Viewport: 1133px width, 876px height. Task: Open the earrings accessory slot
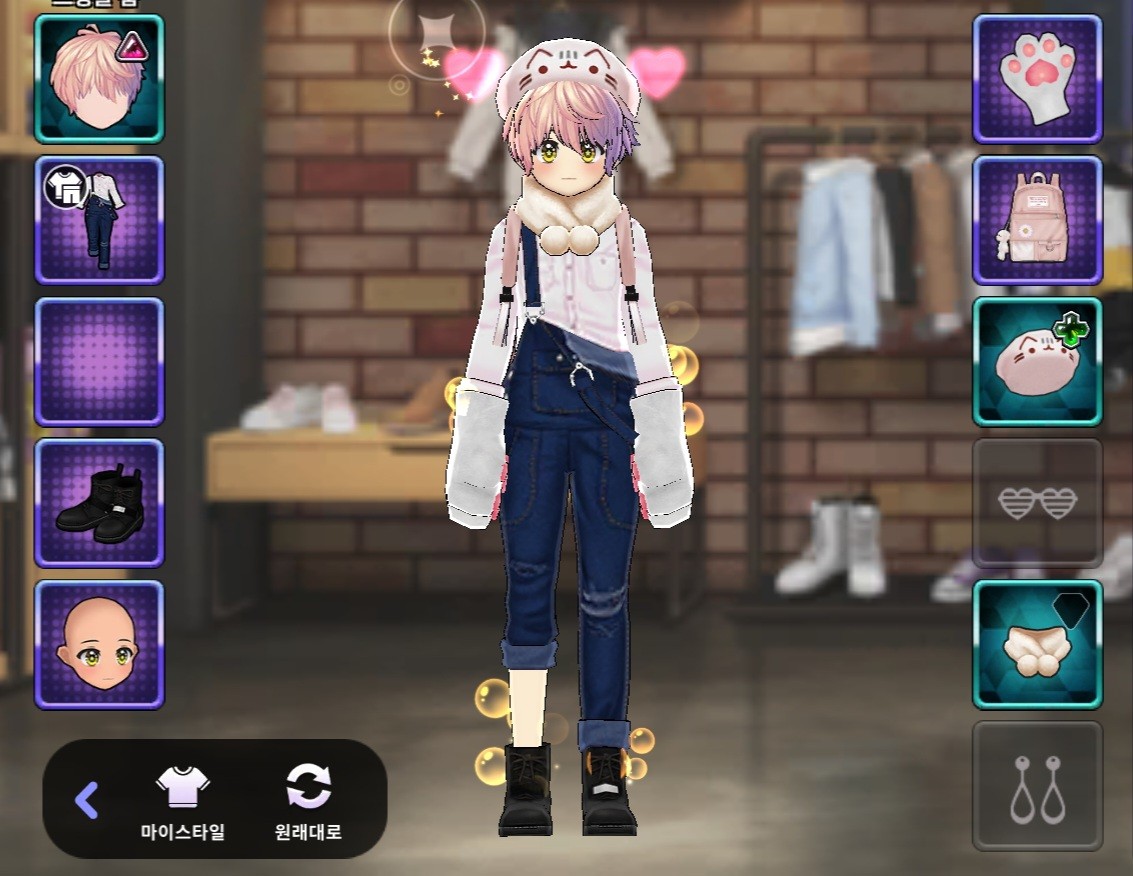(1037, 786)
